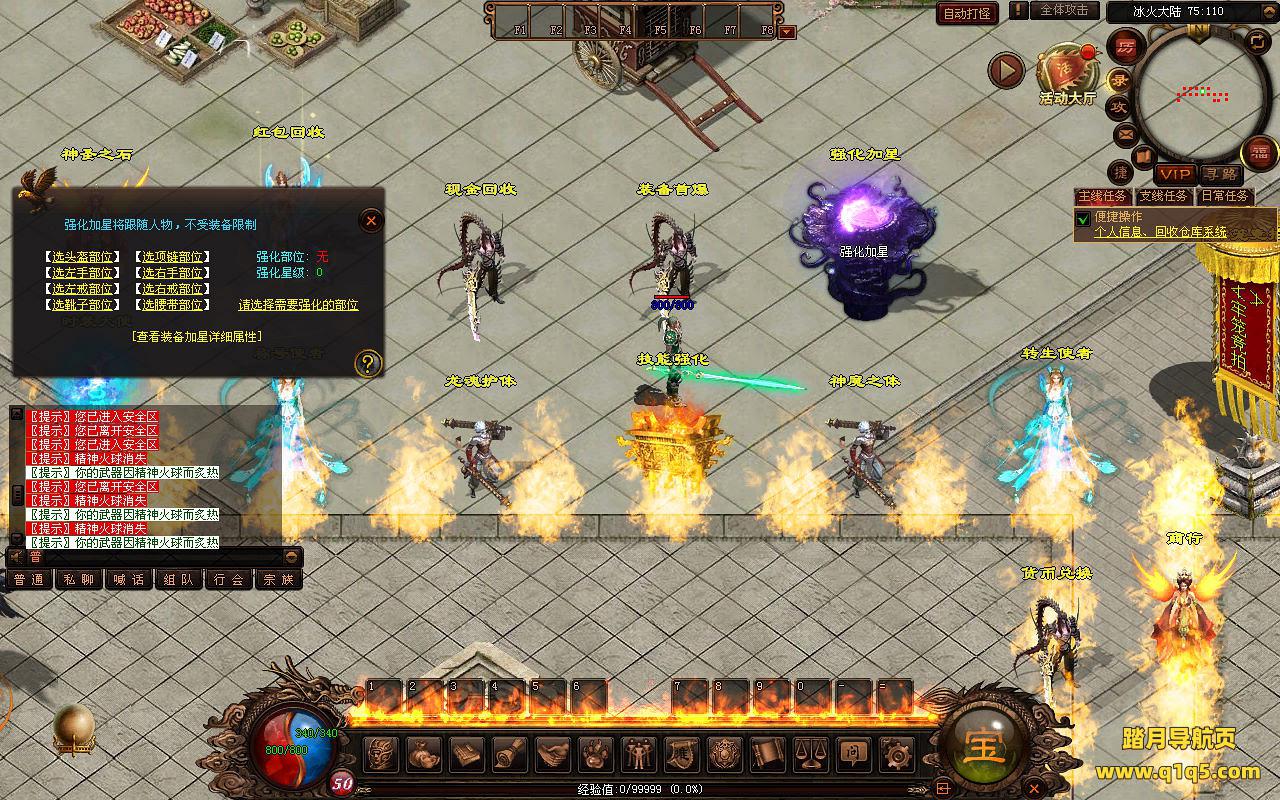Choose the 选头盔部位 helmet option

(x=82, y=257)
